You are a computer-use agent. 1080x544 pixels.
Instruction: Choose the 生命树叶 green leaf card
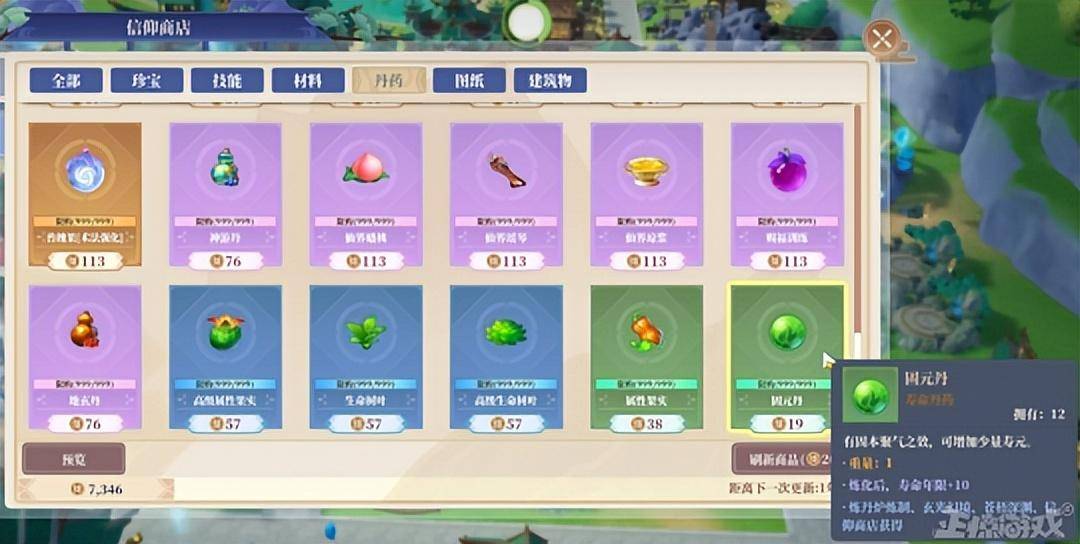coord(366,357)
